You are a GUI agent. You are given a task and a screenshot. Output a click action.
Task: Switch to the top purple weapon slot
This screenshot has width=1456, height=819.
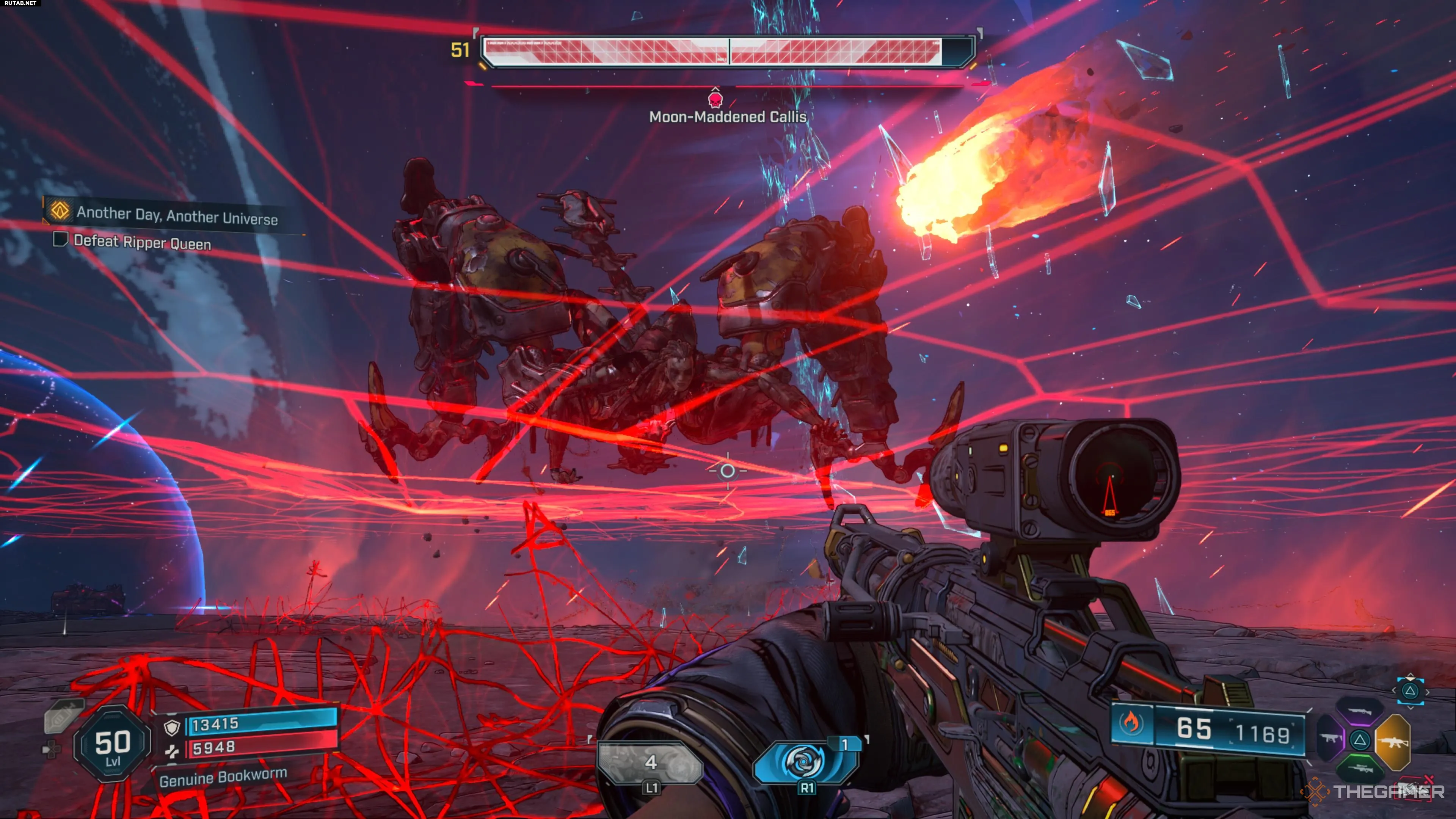[1360, 711]
